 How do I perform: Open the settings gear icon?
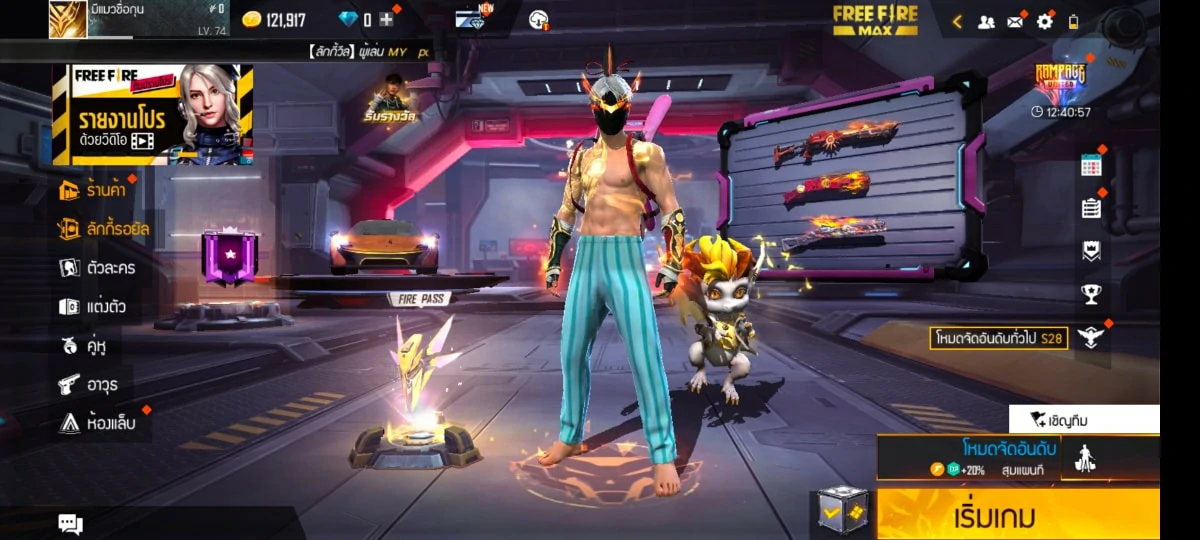coord(1045,21)
